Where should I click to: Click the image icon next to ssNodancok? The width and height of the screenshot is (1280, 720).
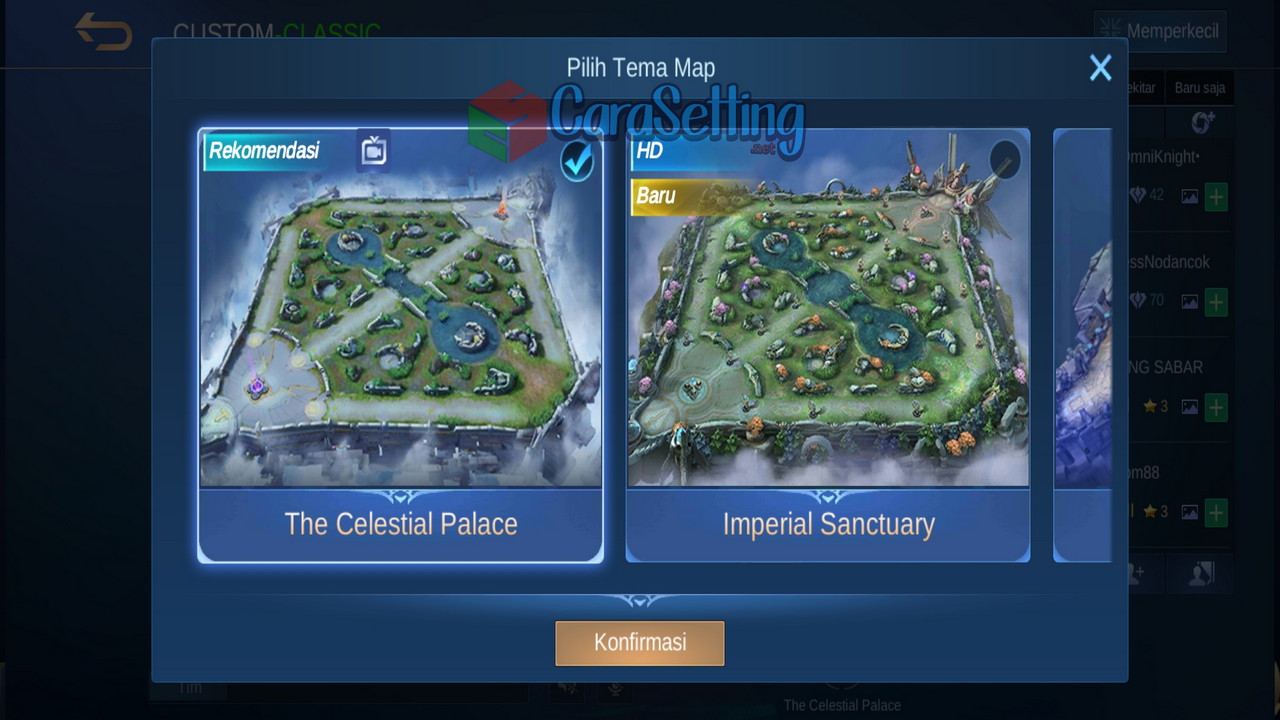(x=1189, y=302)
